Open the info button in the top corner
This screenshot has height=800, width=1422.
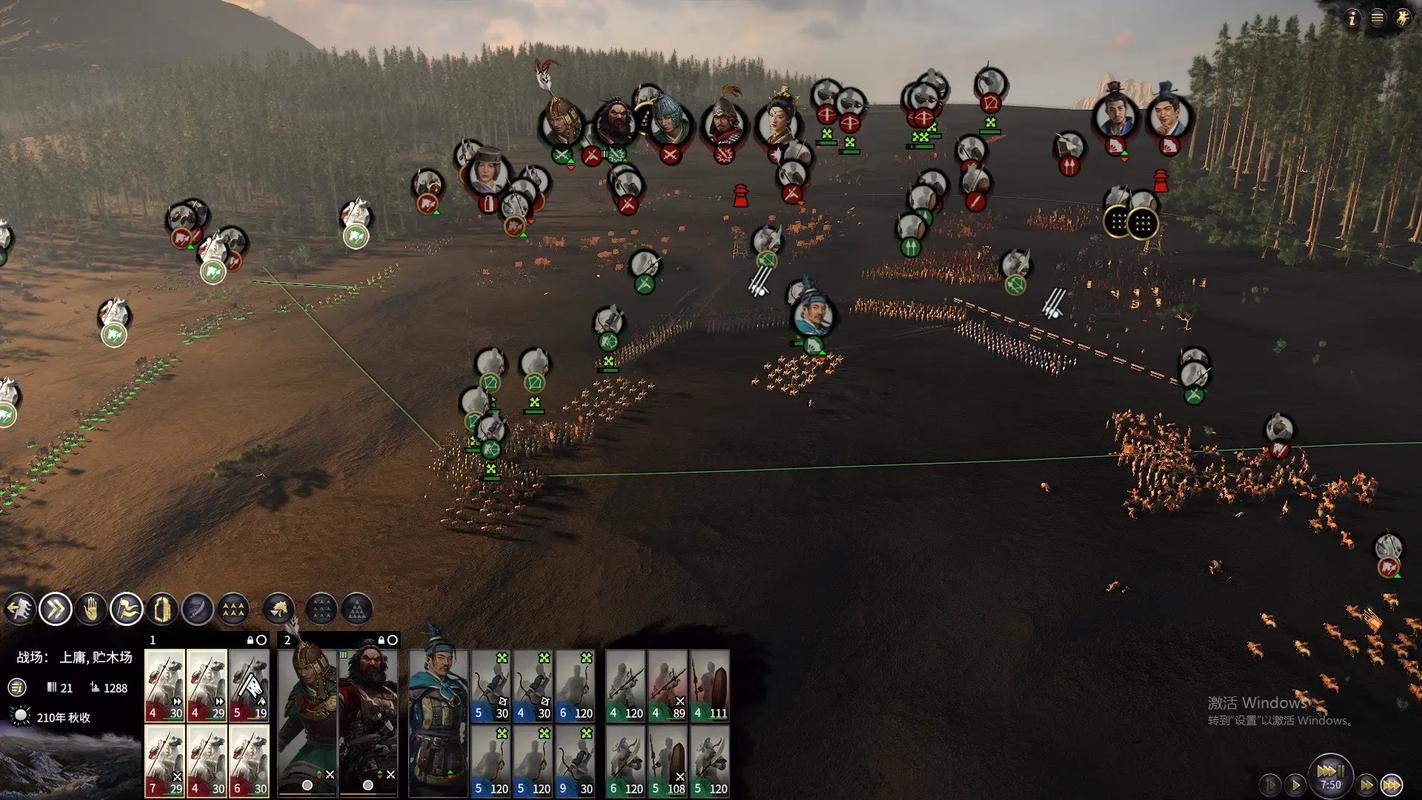click(1353, 17)
